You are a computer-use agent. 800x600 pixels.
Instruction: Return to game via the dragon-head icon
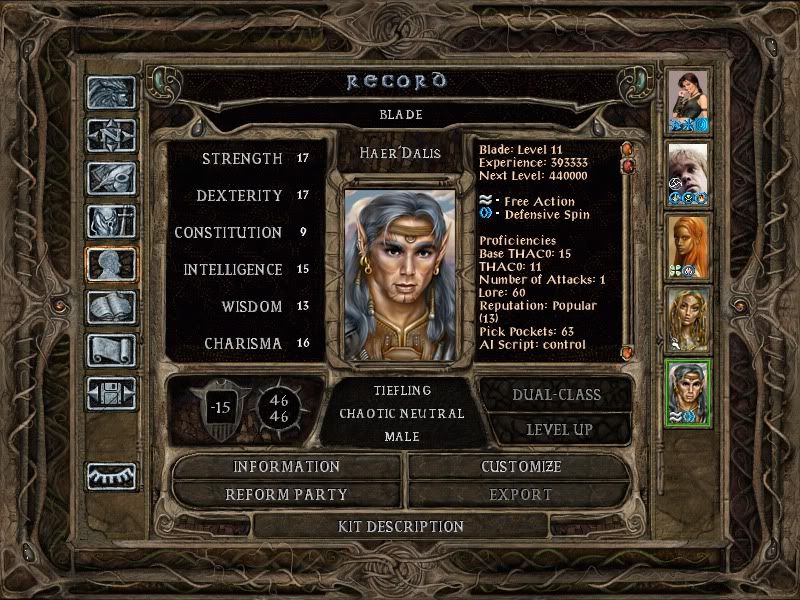click(x=110, y=94)
